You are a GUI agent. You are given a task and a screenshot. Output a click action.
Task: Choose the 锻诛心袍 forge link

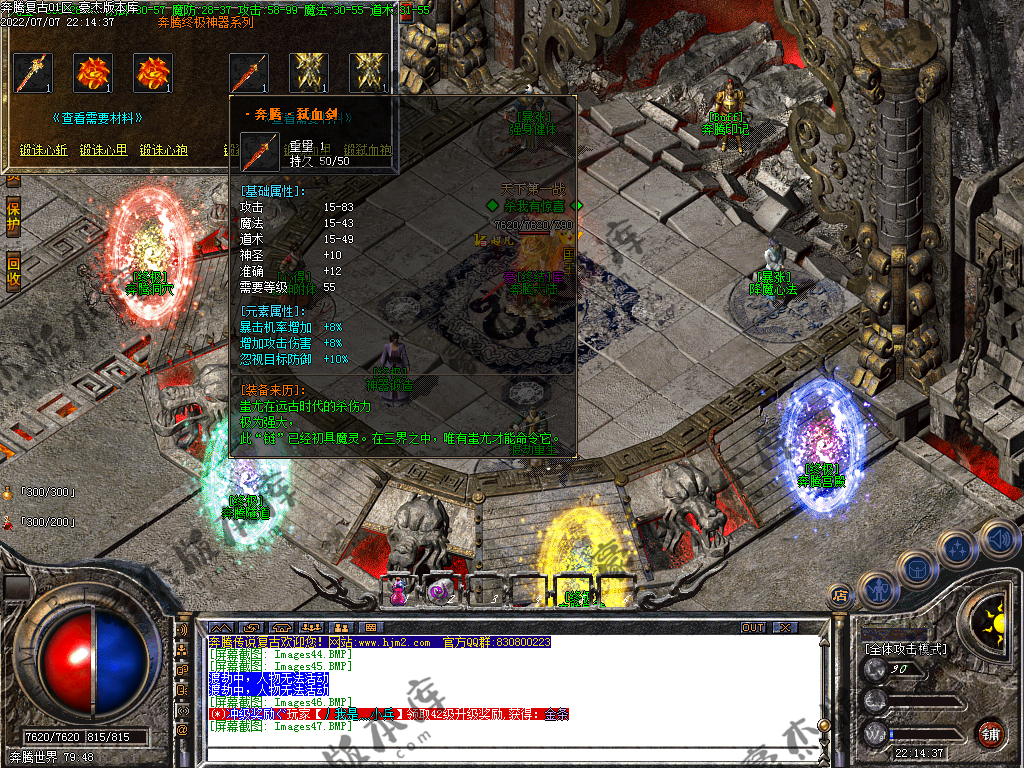coord(164,150)
